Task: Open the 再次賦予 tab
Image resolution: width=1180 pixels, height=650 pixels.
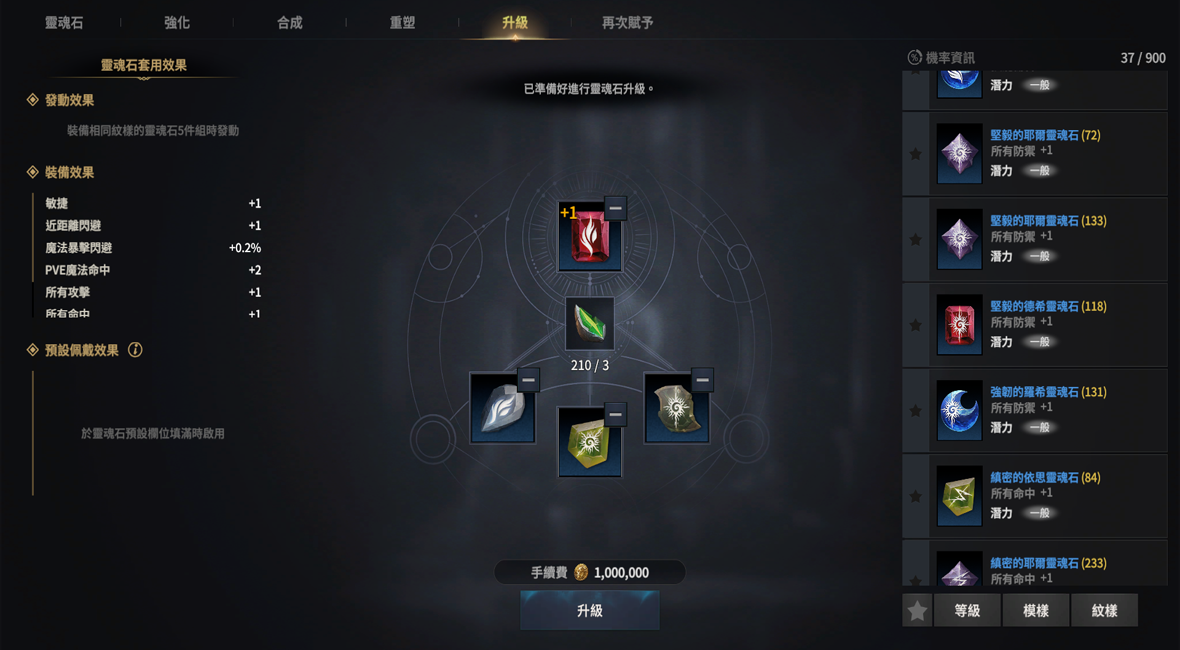Action: click(x=627, y=22)
